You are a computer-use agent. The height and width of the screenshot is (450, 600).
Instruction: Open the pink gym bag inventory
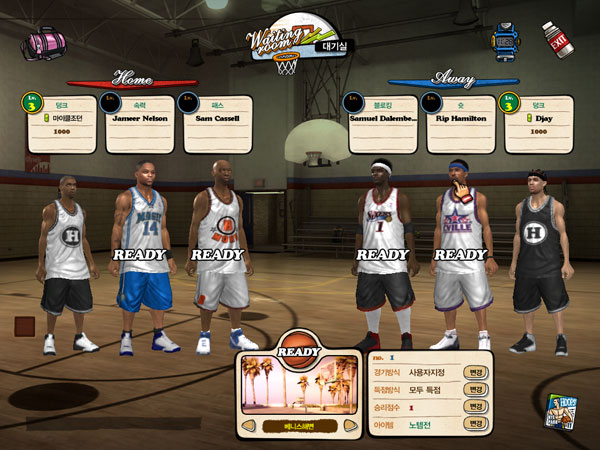click(x=42, y=43)
